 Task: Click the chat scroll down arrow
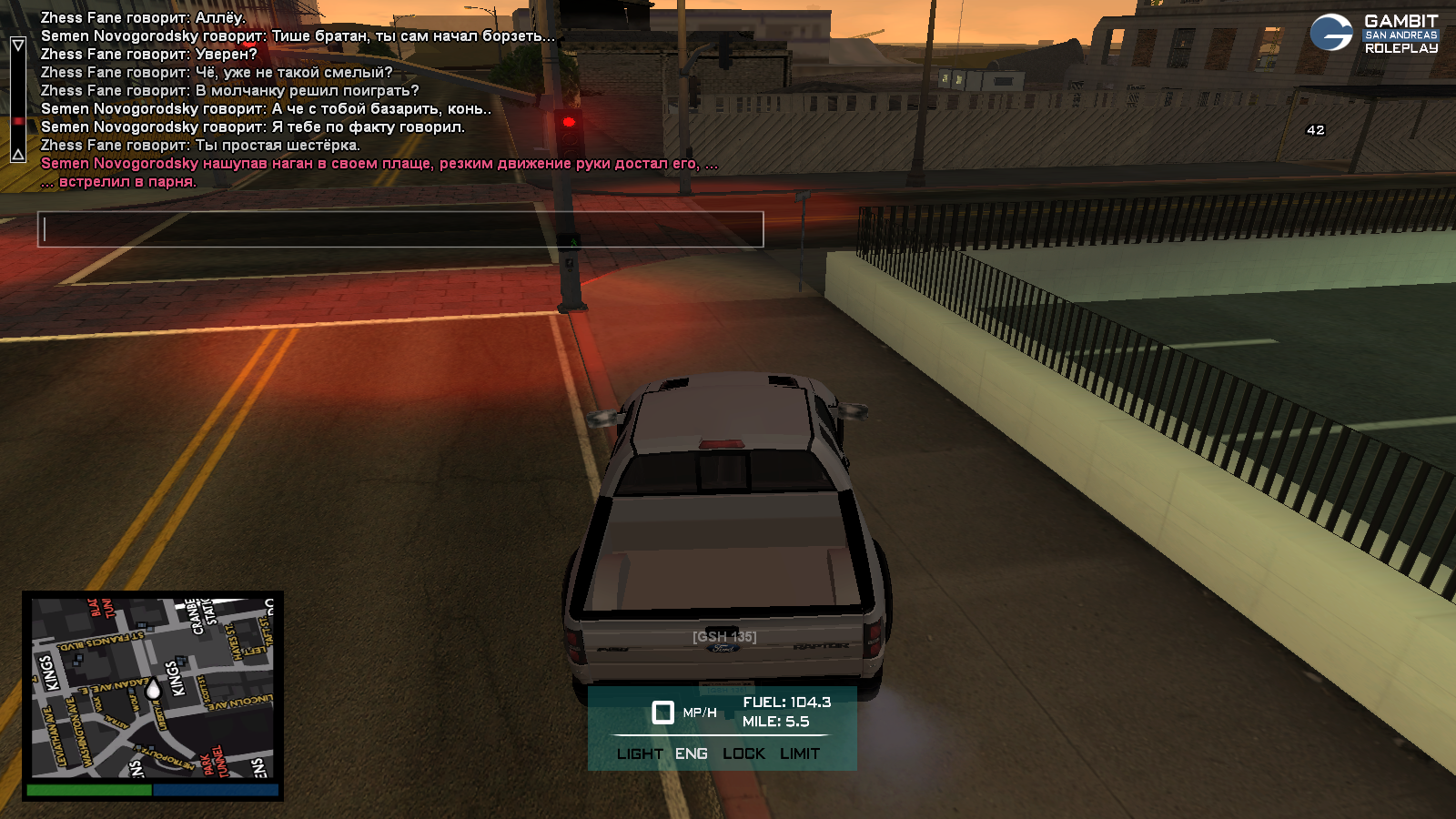point(18,154)
